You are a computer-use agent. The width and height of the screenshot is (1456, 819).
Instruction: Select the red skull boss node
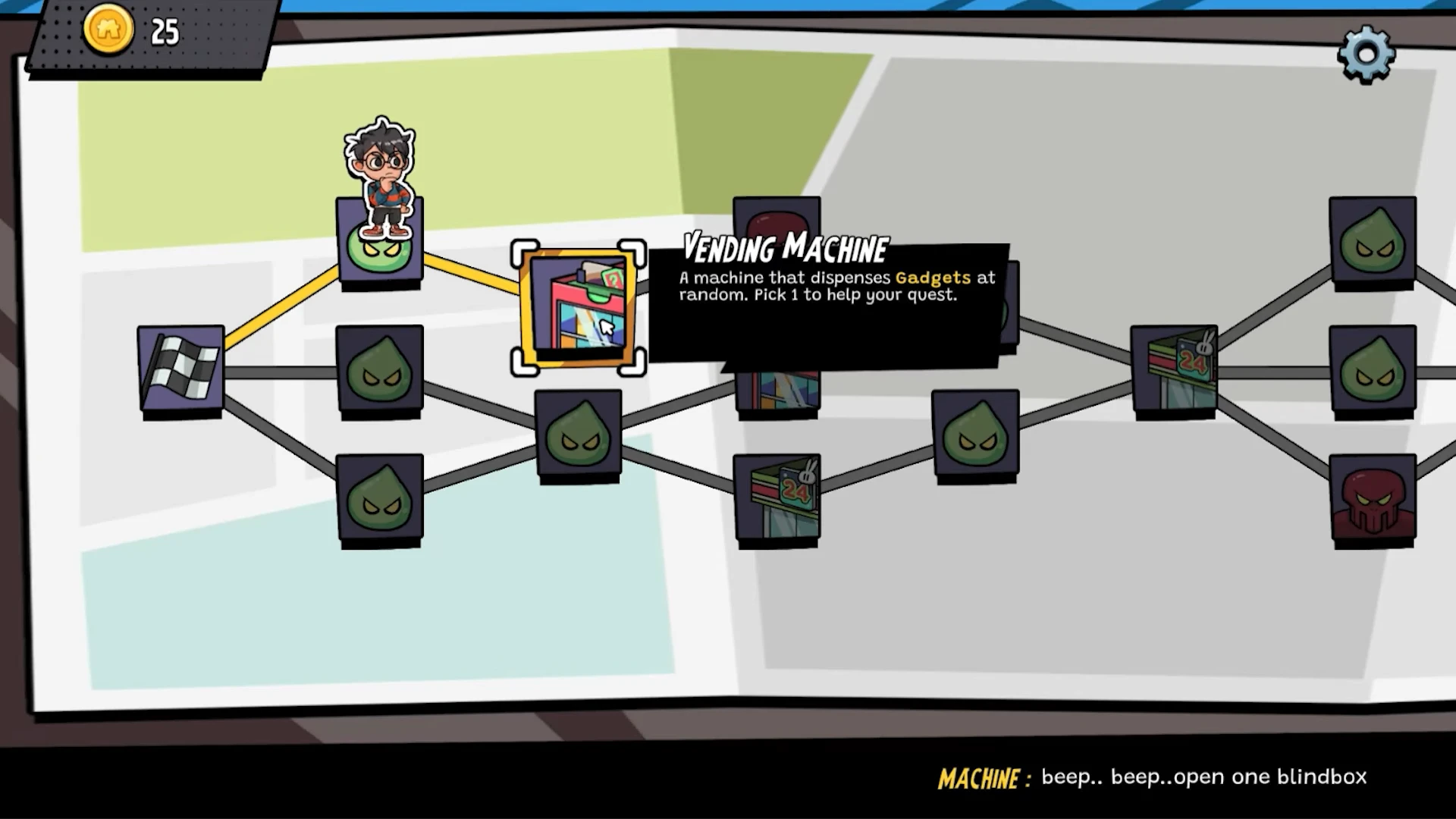[1373, 498]
